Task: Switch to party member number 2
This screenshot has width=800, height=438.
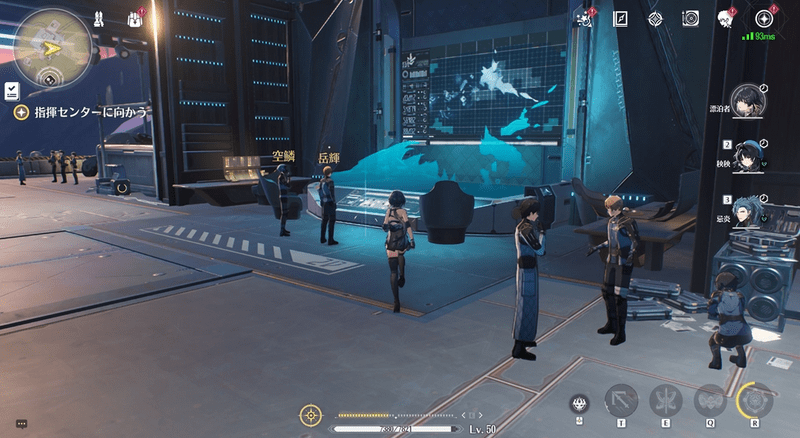Action: [746, 156]
